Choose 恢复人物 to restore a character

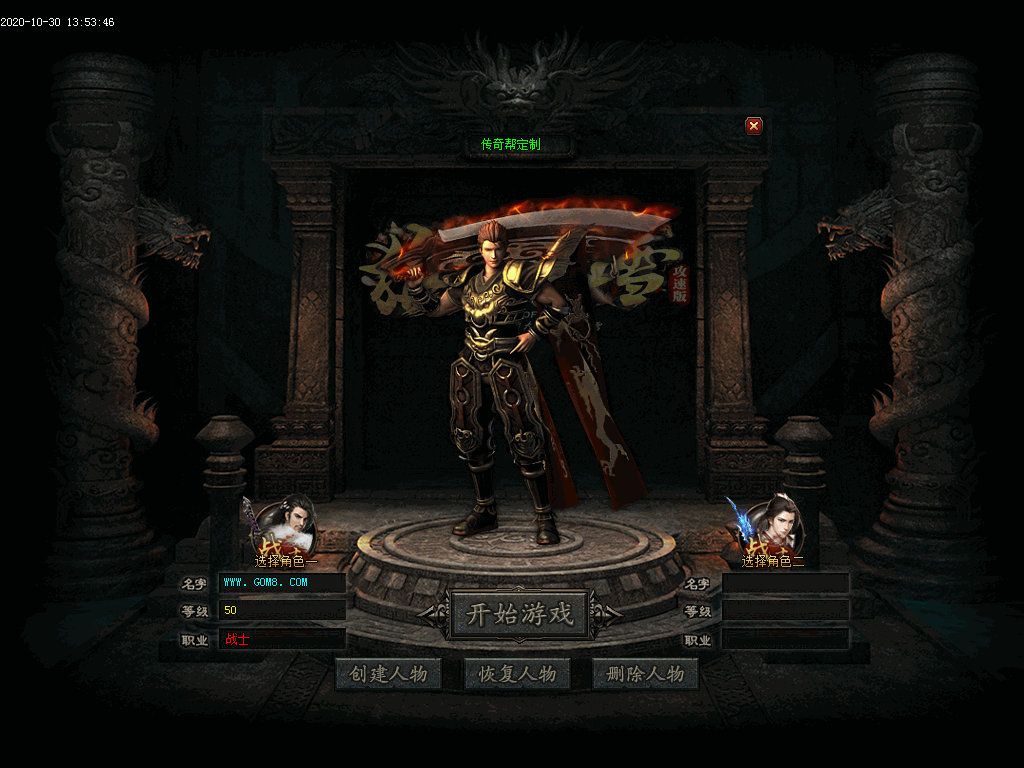pyautogui.click(x=517, y=674)
